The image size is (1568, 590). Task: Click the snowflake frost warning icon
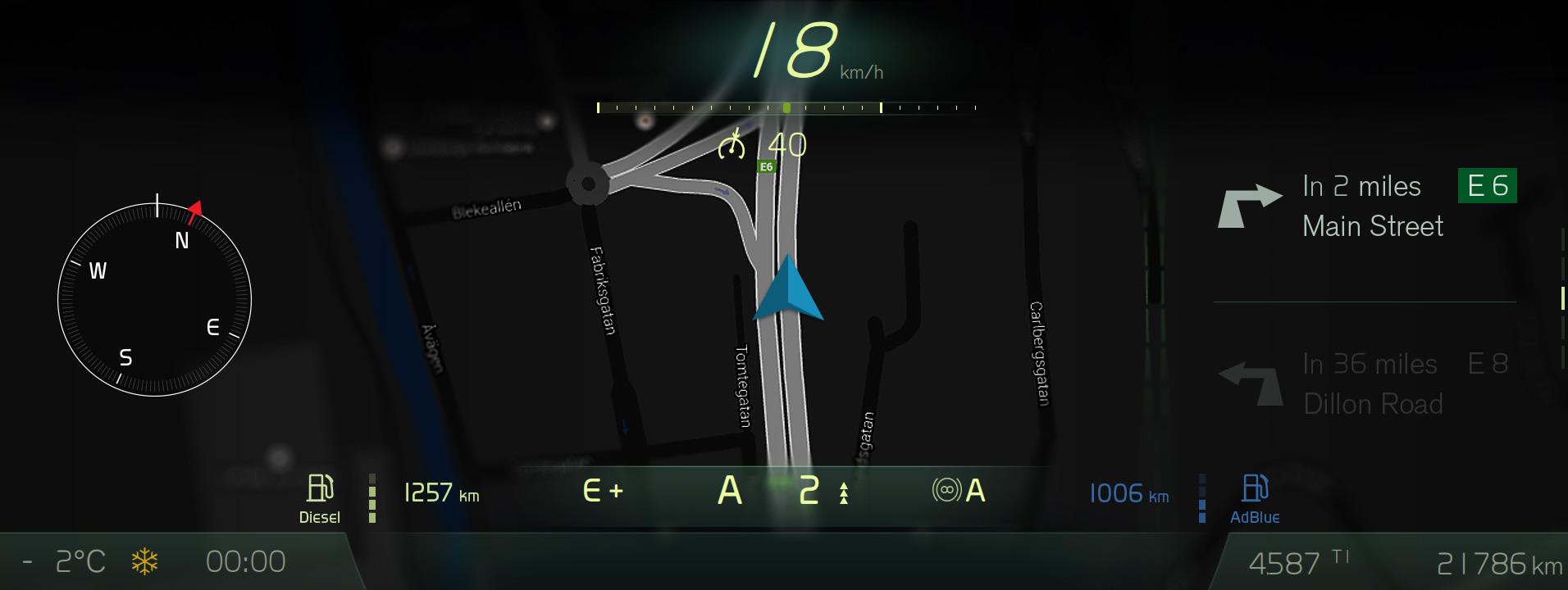145,562
